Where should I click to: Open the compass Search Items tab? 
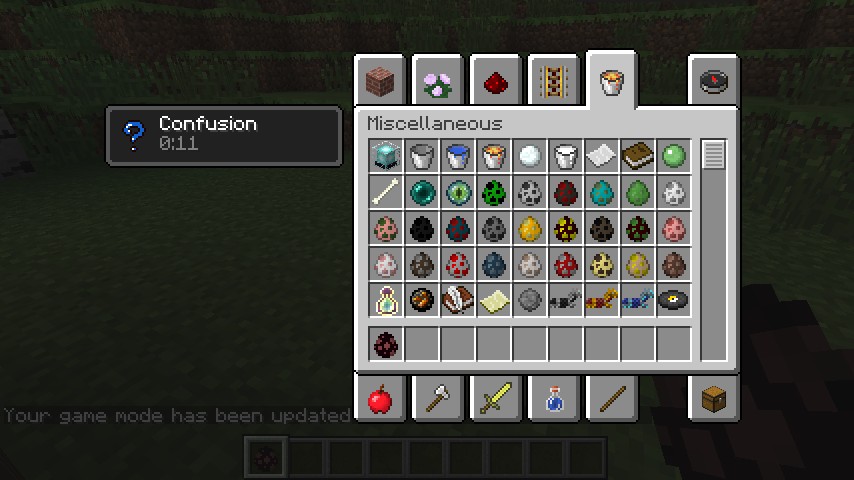click(713, 81)
